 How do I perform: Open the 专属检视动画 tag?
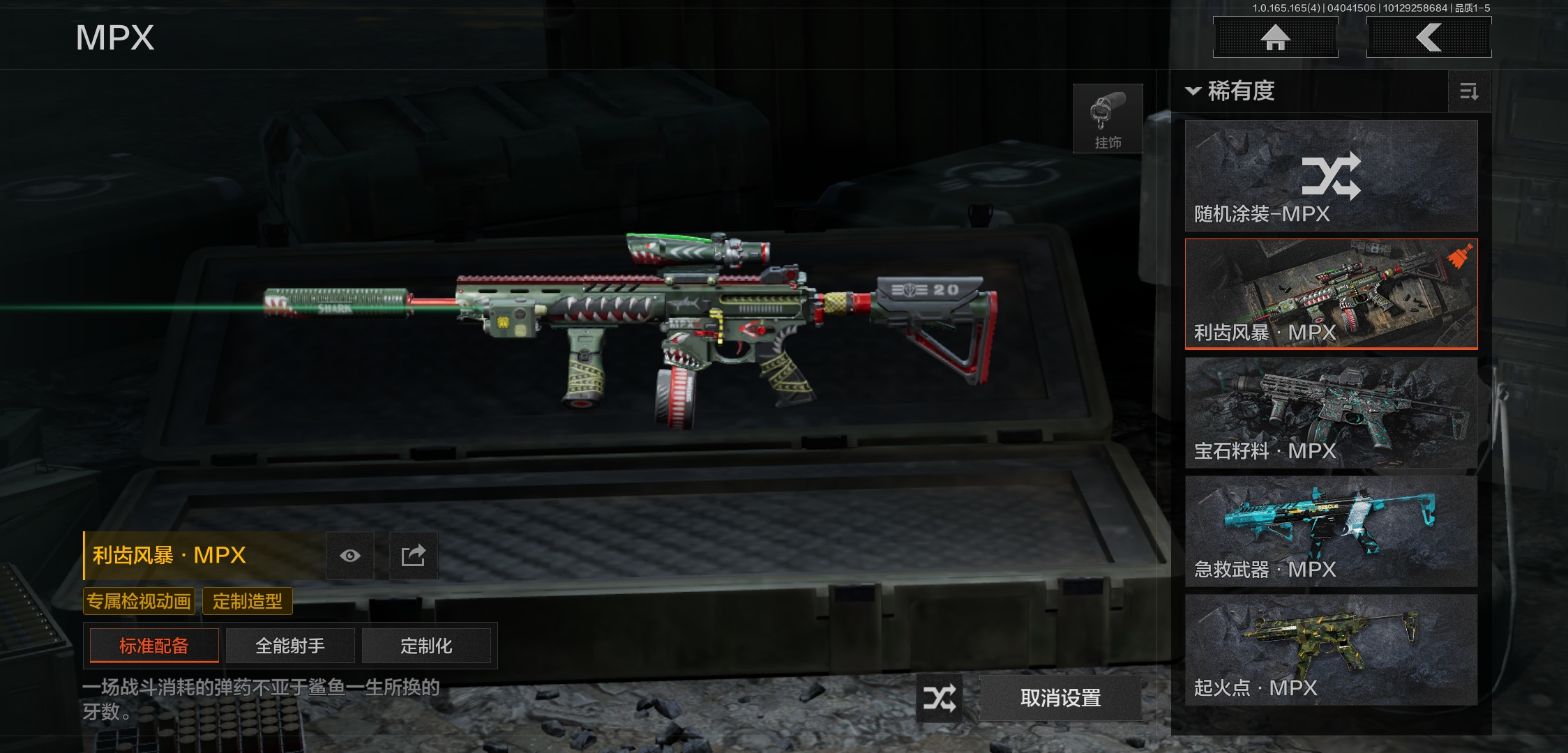(139, 601)
